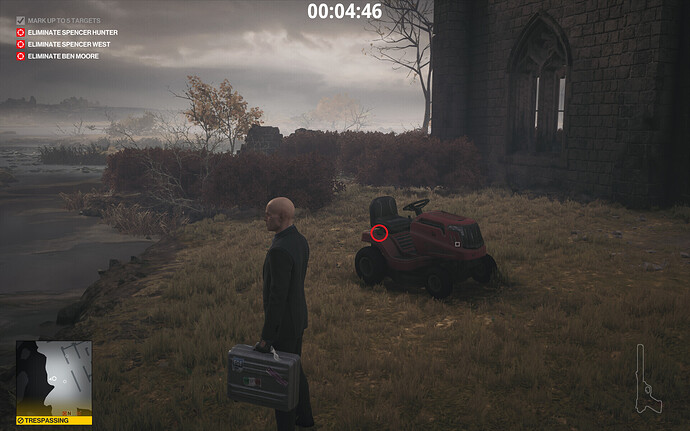The image size is (690, 431).
Task: Click the holstered rifle weapon icon
Action: 647,378
